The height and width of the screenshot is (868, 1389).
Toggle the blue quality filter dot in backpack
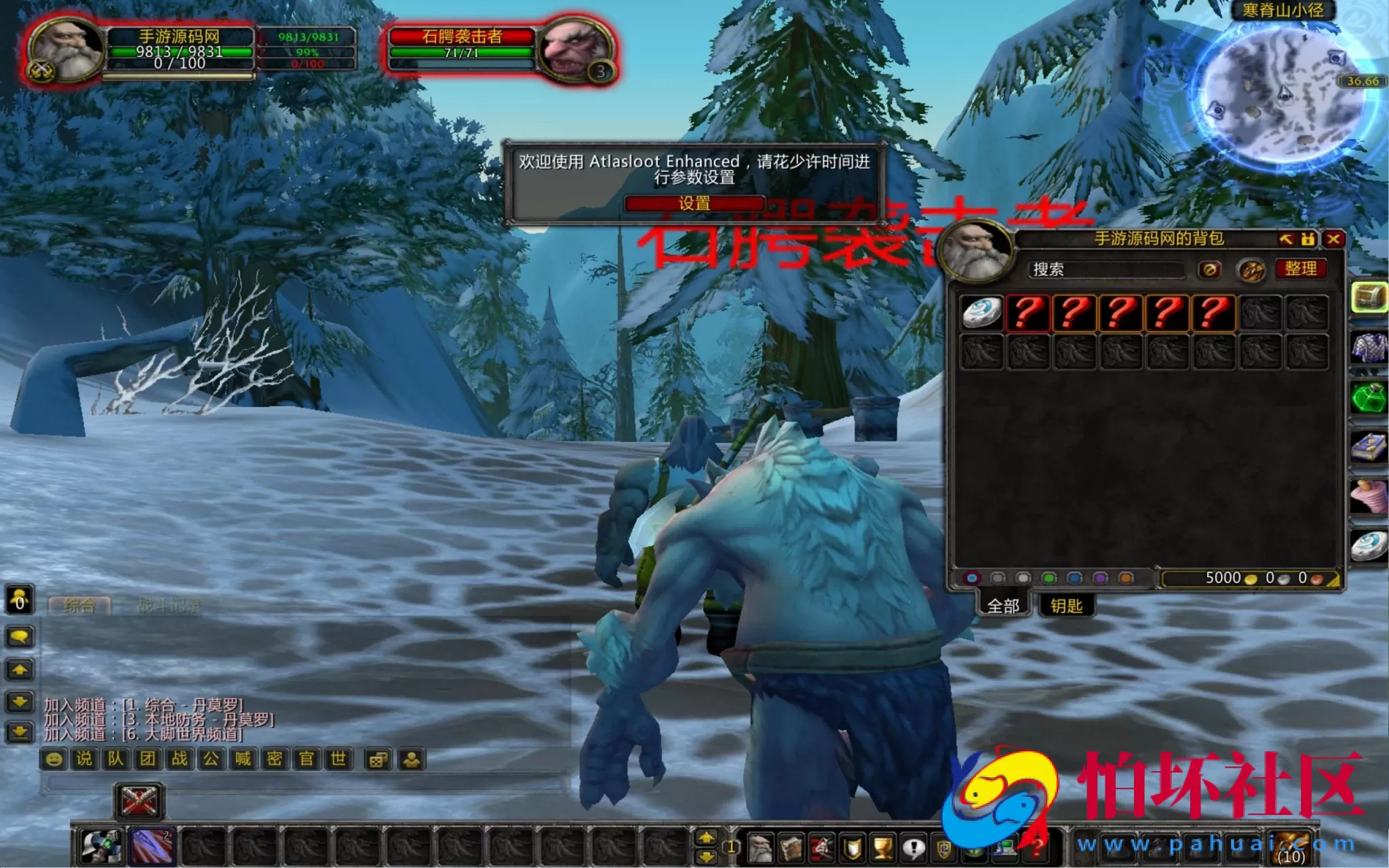coord(1074,578)
